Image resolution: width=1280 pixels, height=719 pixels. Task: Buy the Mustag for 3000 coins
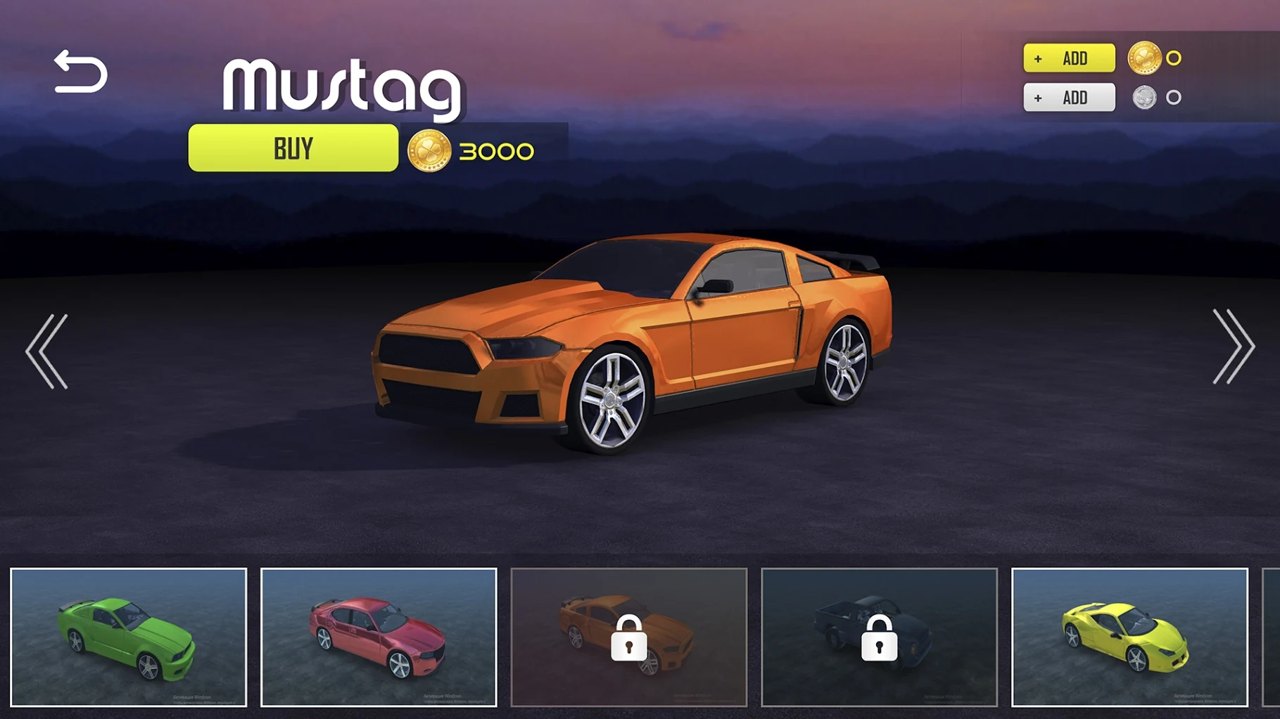coord(293,148)
